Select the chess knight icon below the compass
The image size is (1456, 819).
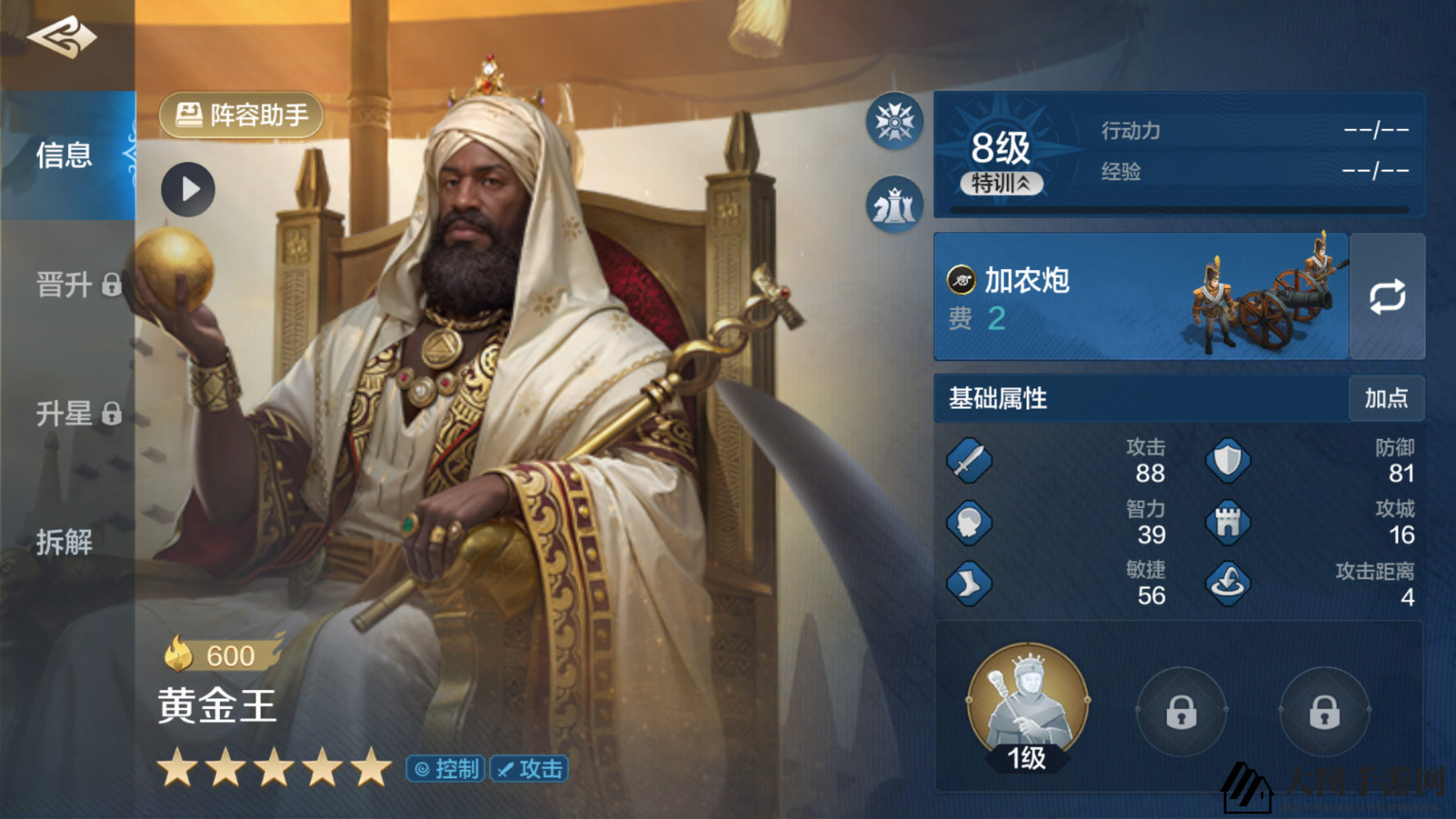pyautogui.click(x=894, y=204)
